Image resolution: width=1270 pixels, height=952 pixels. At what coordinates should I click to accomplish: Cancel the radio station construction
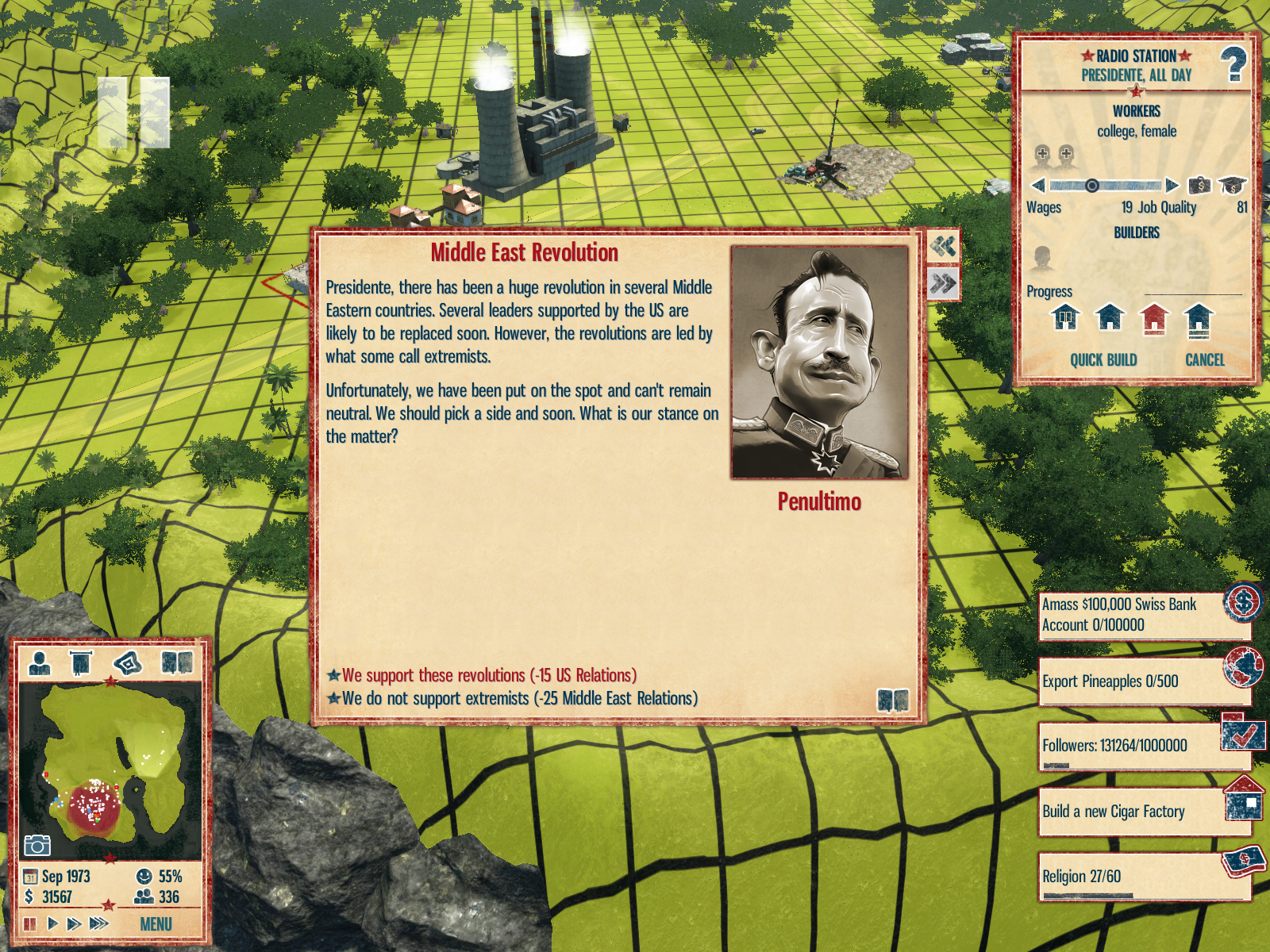[x=1204, y=360]
